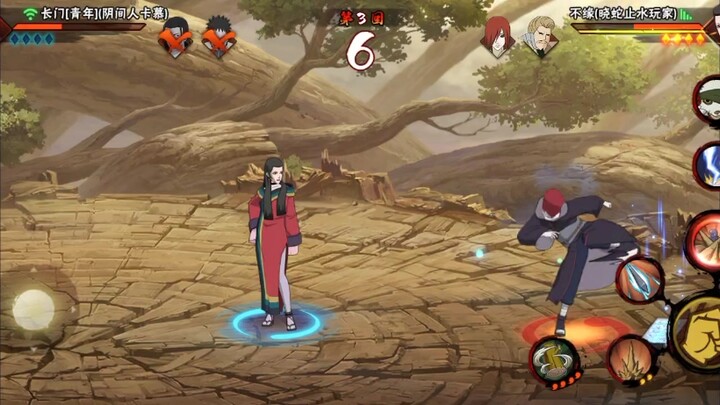The image size is (720, 405).
Task: Use the red slash skill icon
Action: [x=703, y=238]
